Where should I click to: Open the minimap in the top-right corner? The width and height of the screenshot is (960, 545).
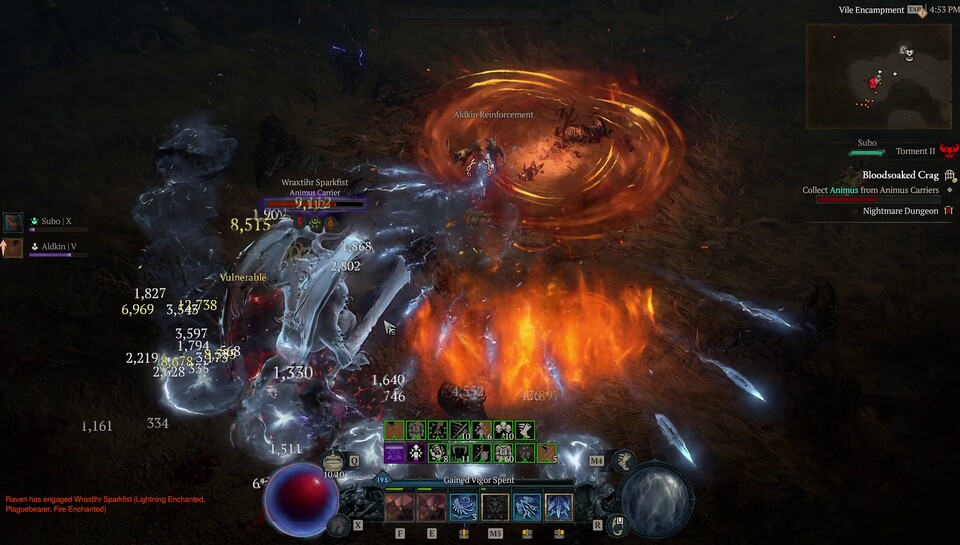coord(879,76)
